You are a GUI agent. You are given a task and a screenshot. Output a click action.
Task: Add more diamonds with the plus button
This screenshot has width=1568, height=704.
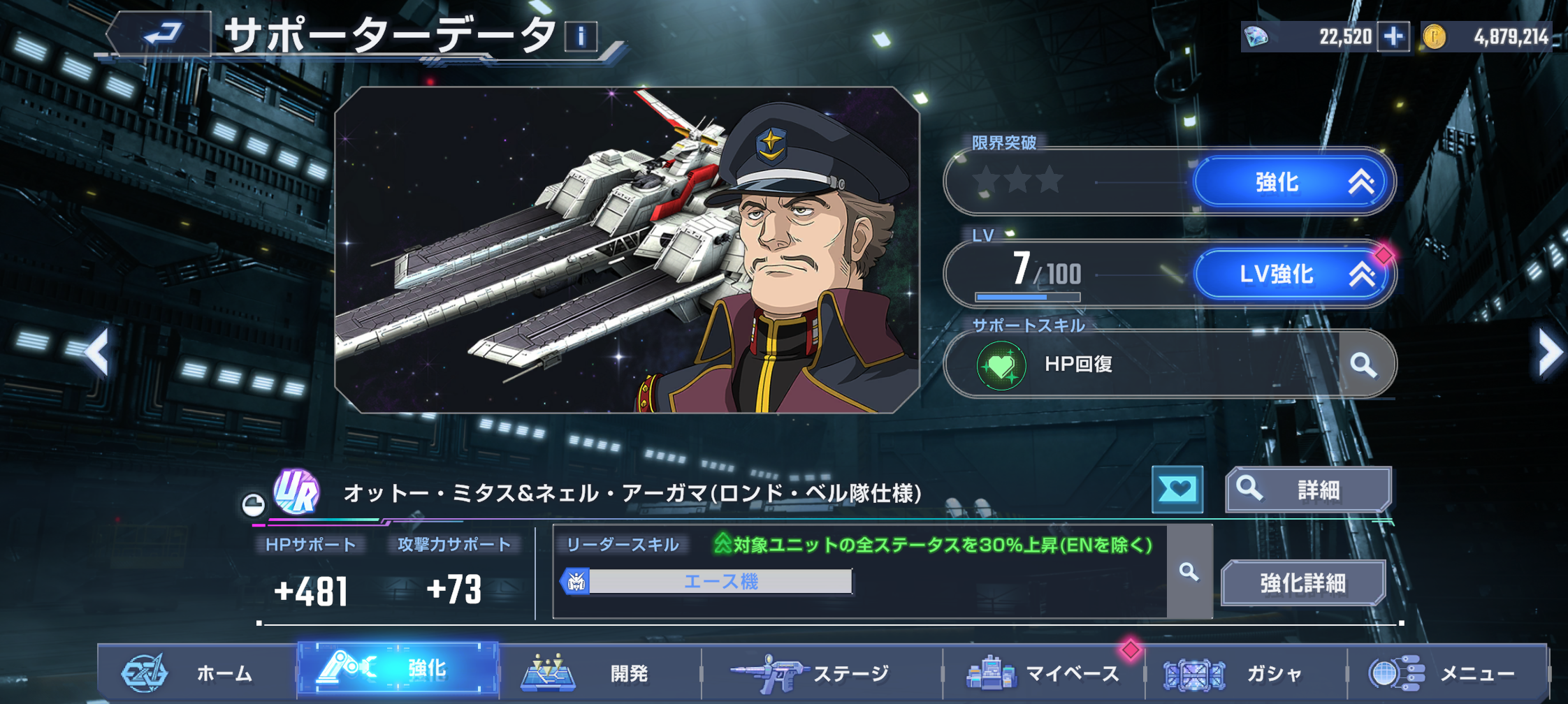(x=1393, y=36)
